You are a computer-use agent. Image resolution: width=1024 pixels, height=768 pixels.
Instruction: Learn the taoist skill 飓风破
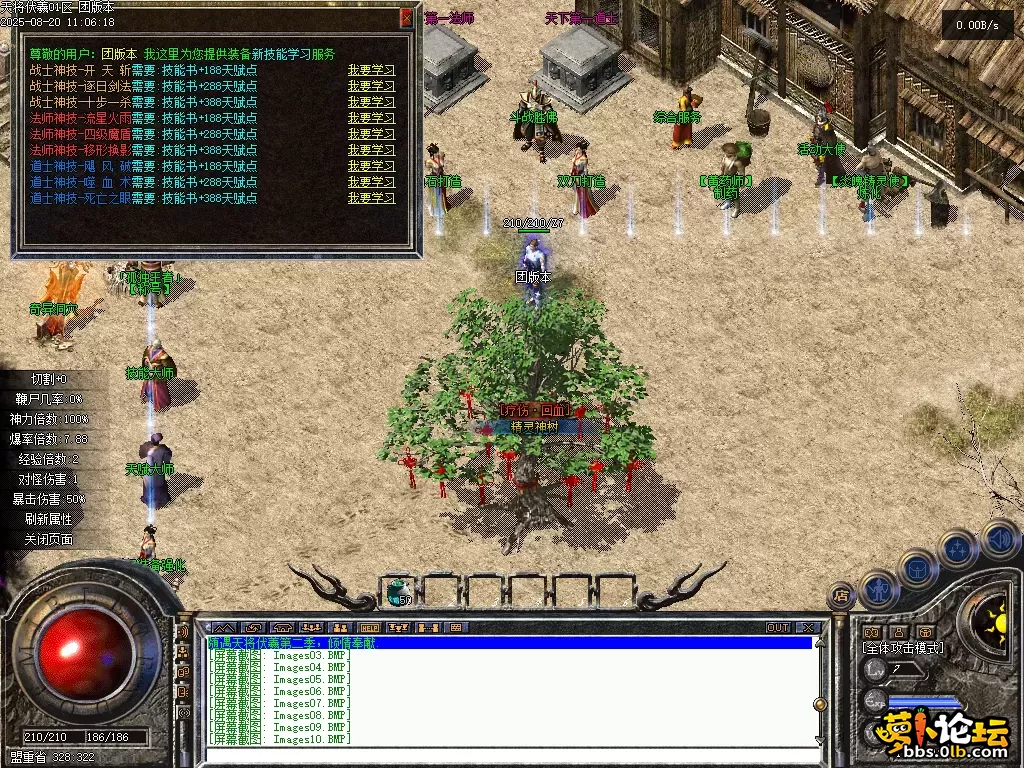click(371, 166)
